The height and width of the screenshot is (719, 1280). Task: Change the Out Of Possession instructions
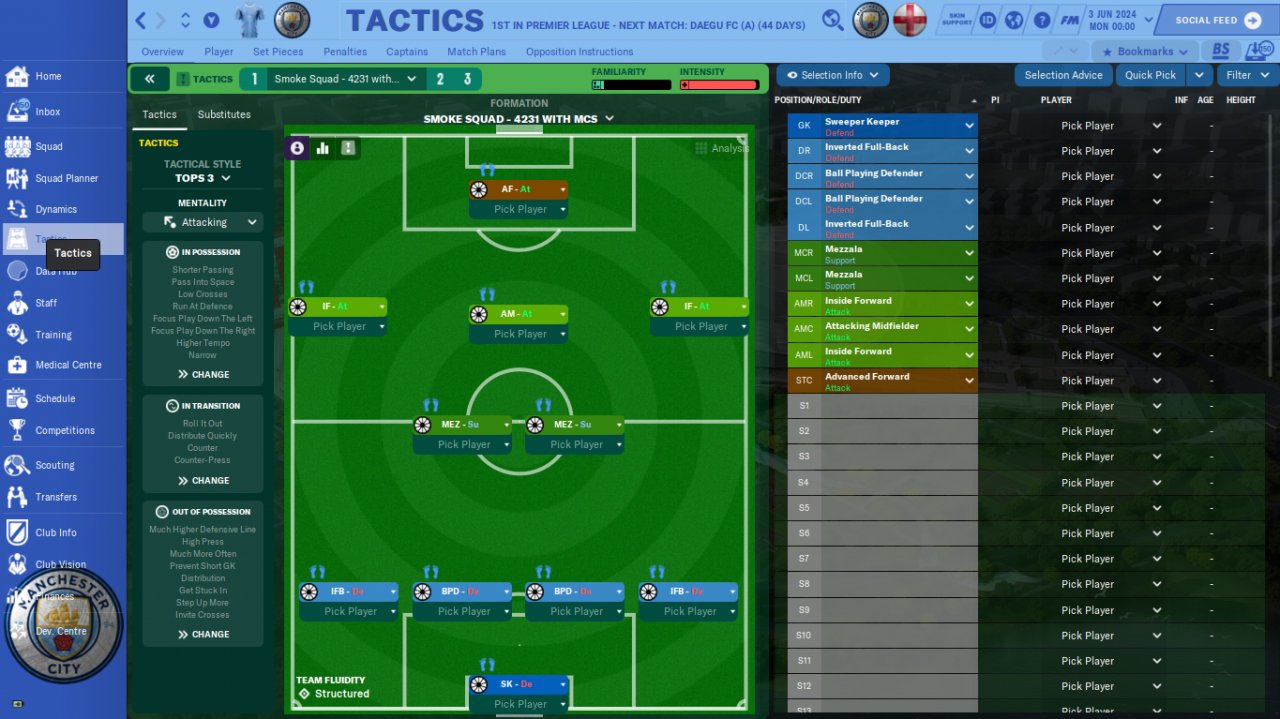[203, 634]
